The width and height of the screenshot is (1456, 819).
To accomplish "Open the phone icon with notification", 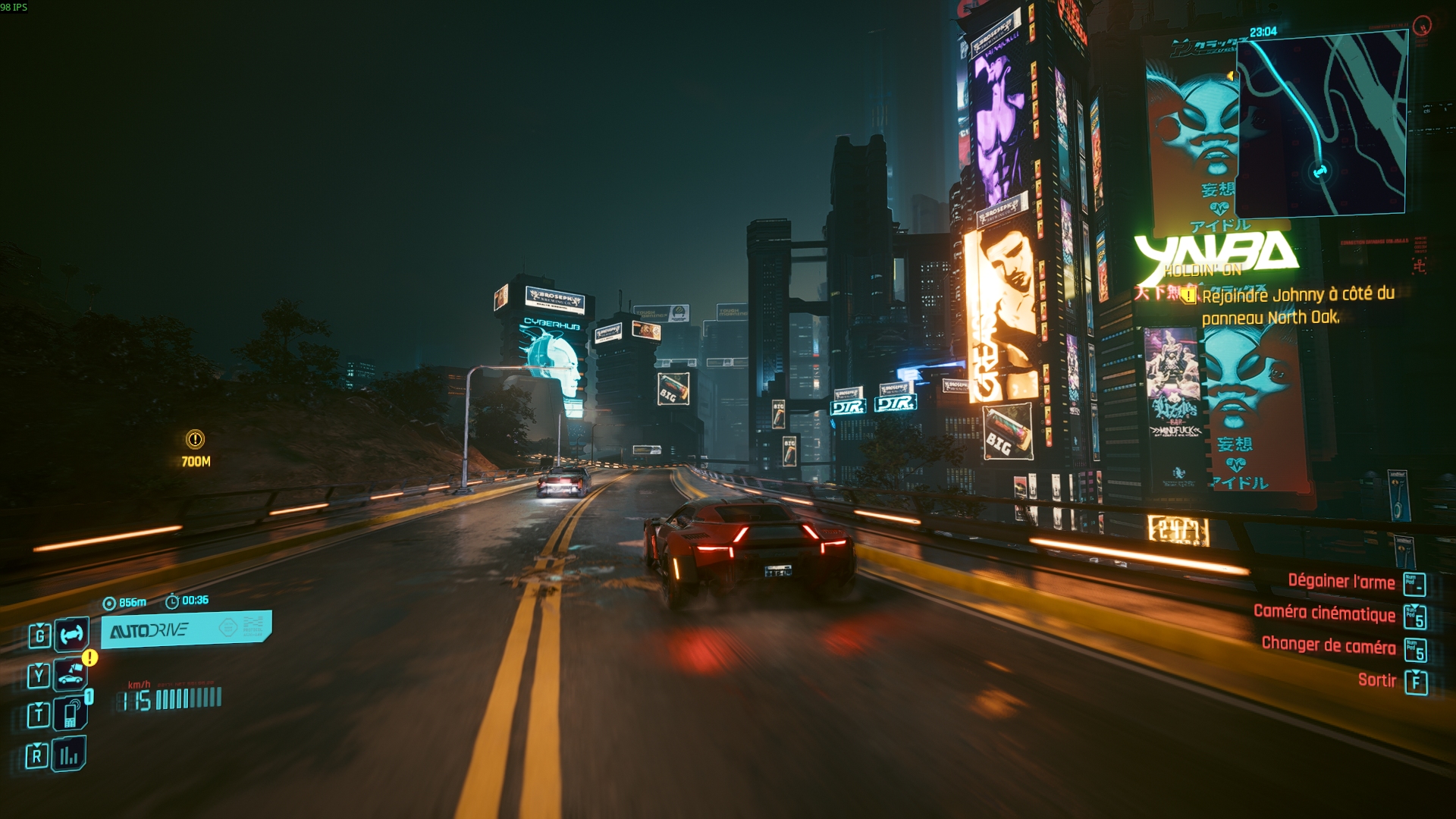I will click(71, 714).
